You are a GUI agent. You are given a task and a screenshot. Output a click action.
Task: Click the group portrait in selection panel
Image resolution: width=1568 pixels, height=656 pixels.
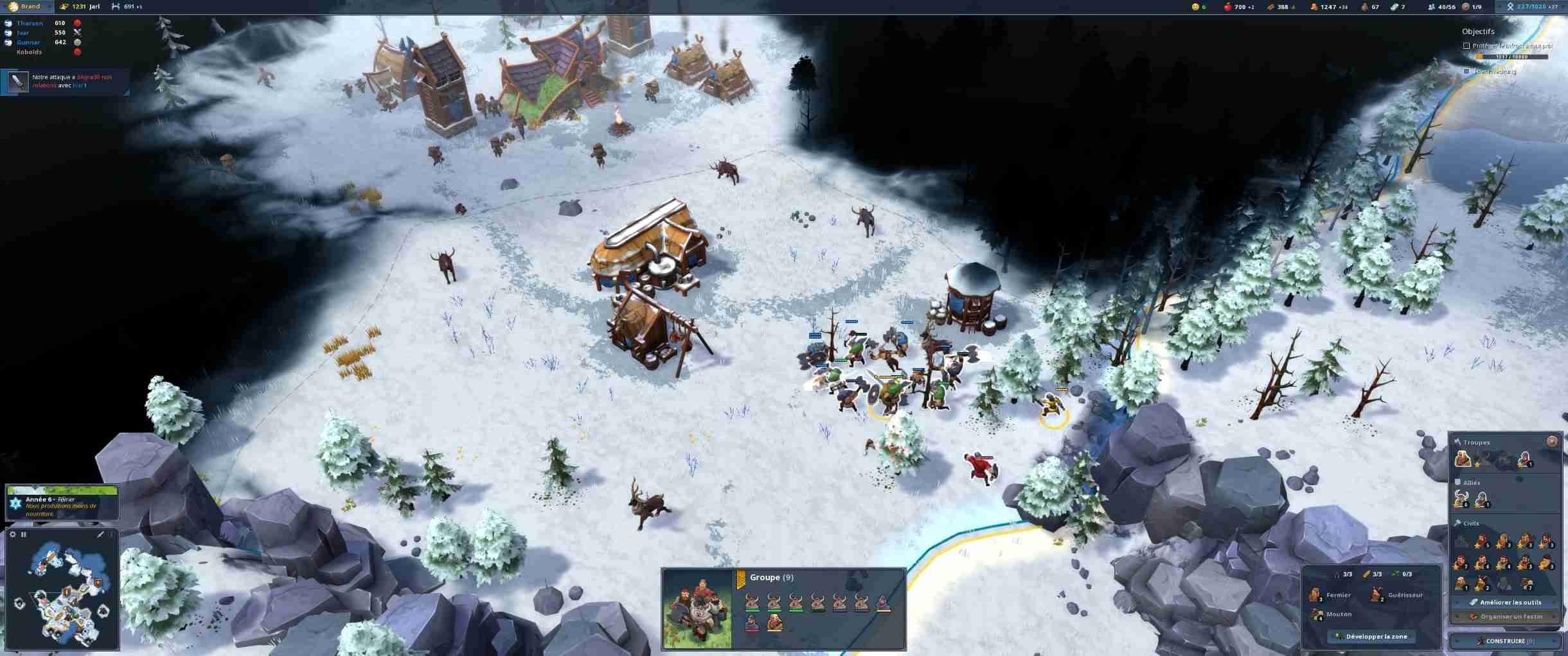pyautogui.click(x=697, y=608)
